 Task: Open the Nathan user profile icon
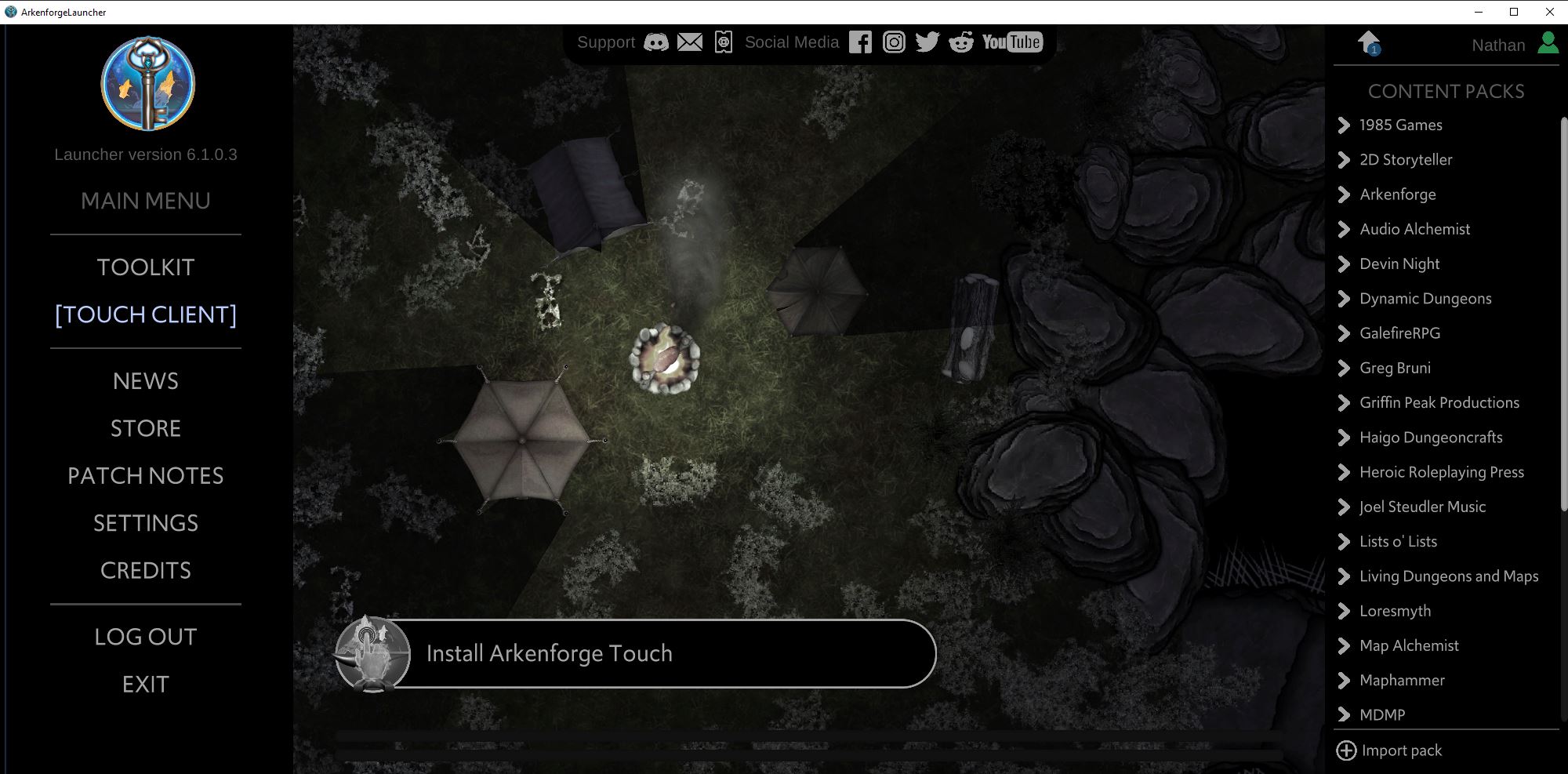(1548, 43)
